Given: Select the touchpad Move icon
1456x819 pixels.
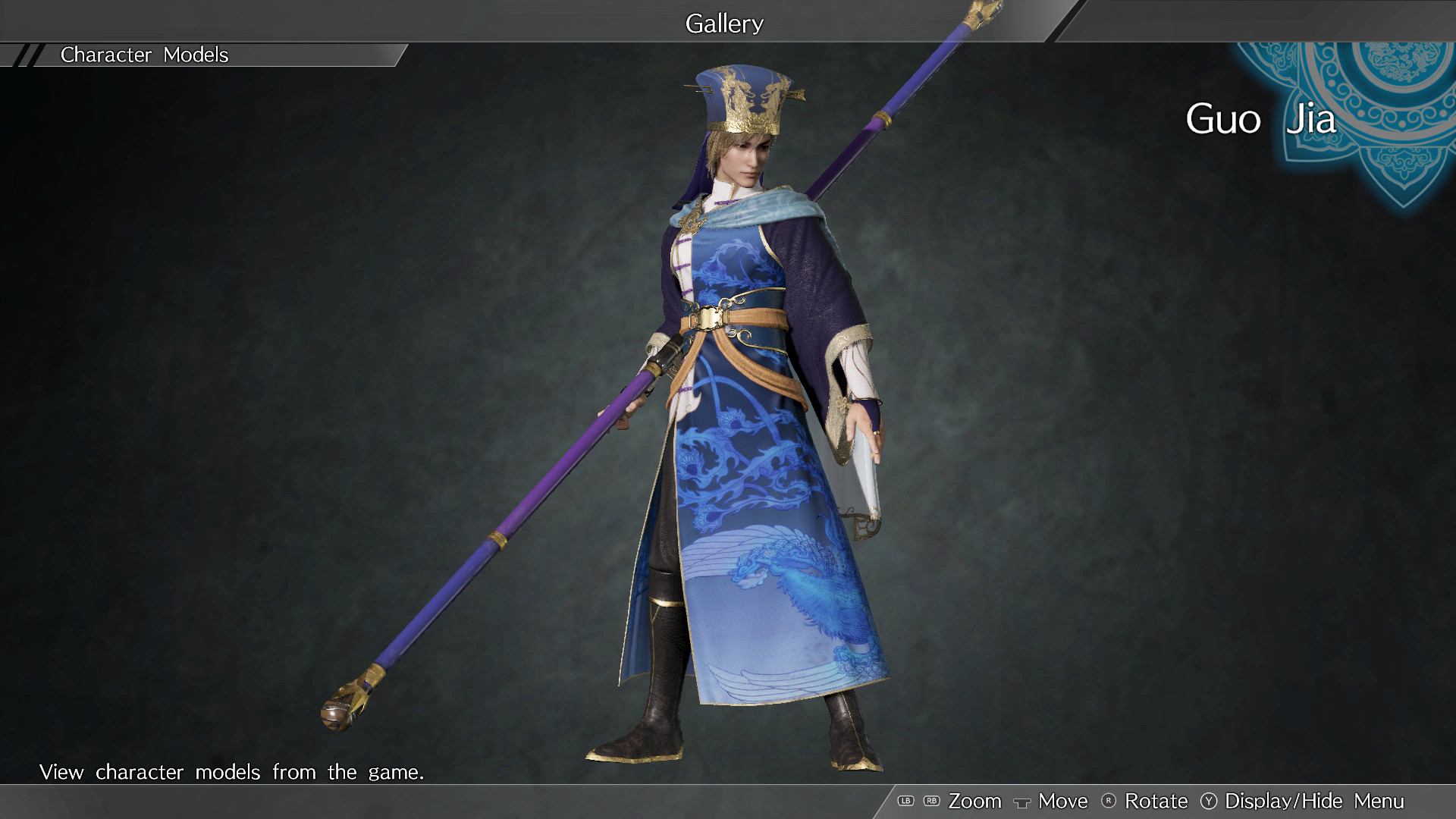Looking at the screenshot, I should tap(1022, 801).
